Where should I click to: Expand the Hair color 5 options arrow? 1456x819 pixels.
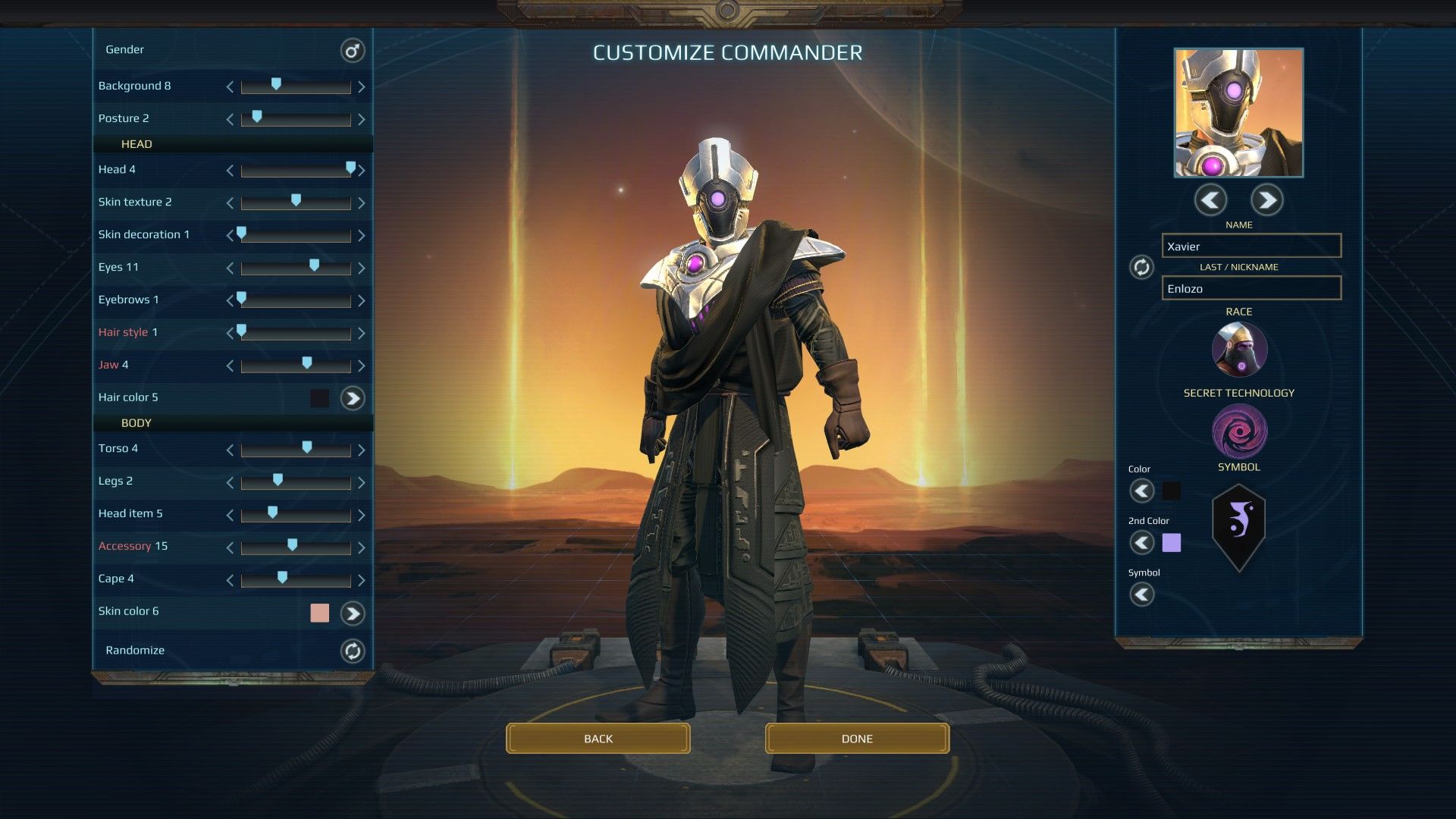coord(351,397)
